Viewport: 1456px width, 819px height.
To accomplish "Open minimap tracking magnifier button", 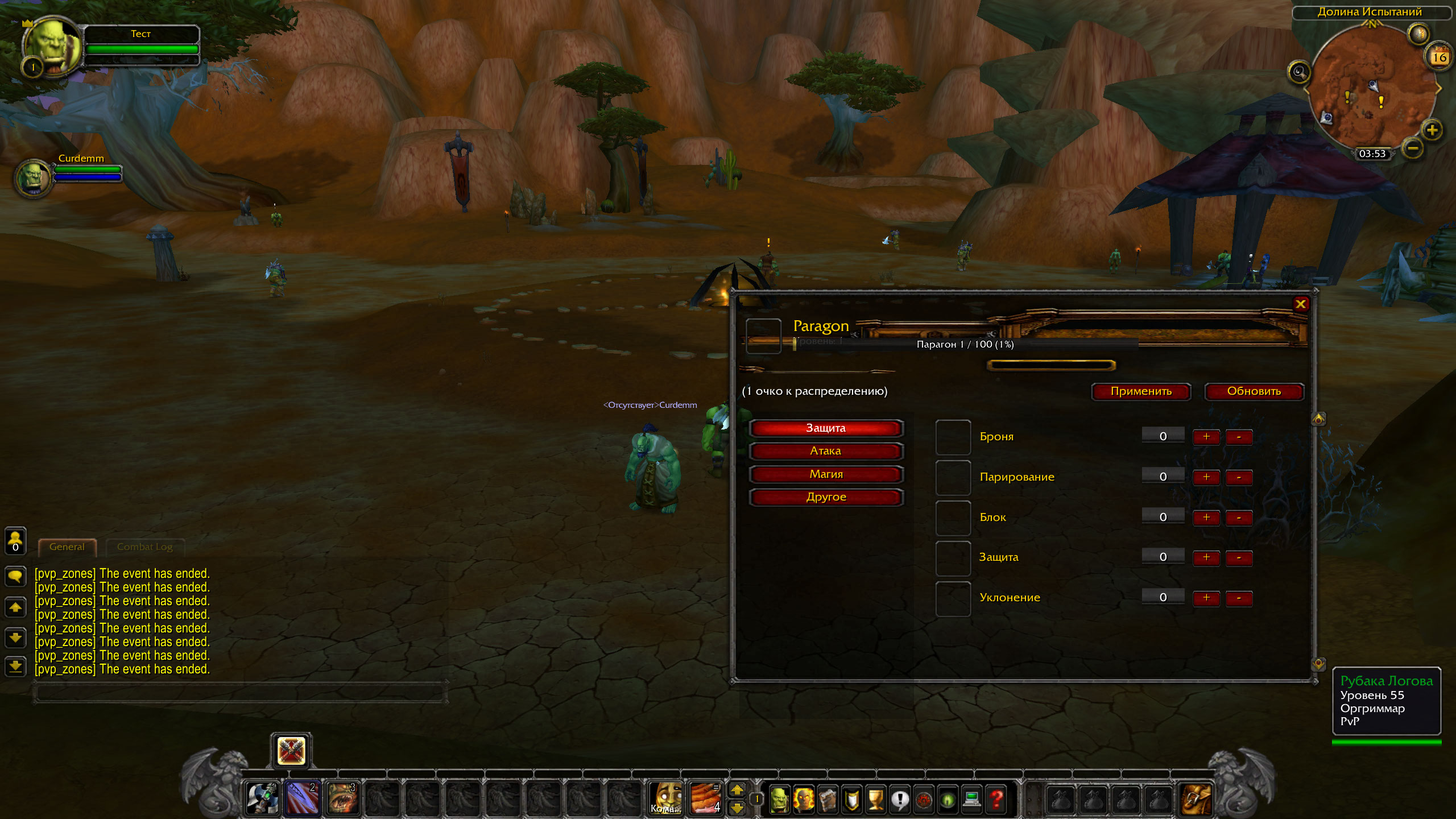I will coord(1299,72).
